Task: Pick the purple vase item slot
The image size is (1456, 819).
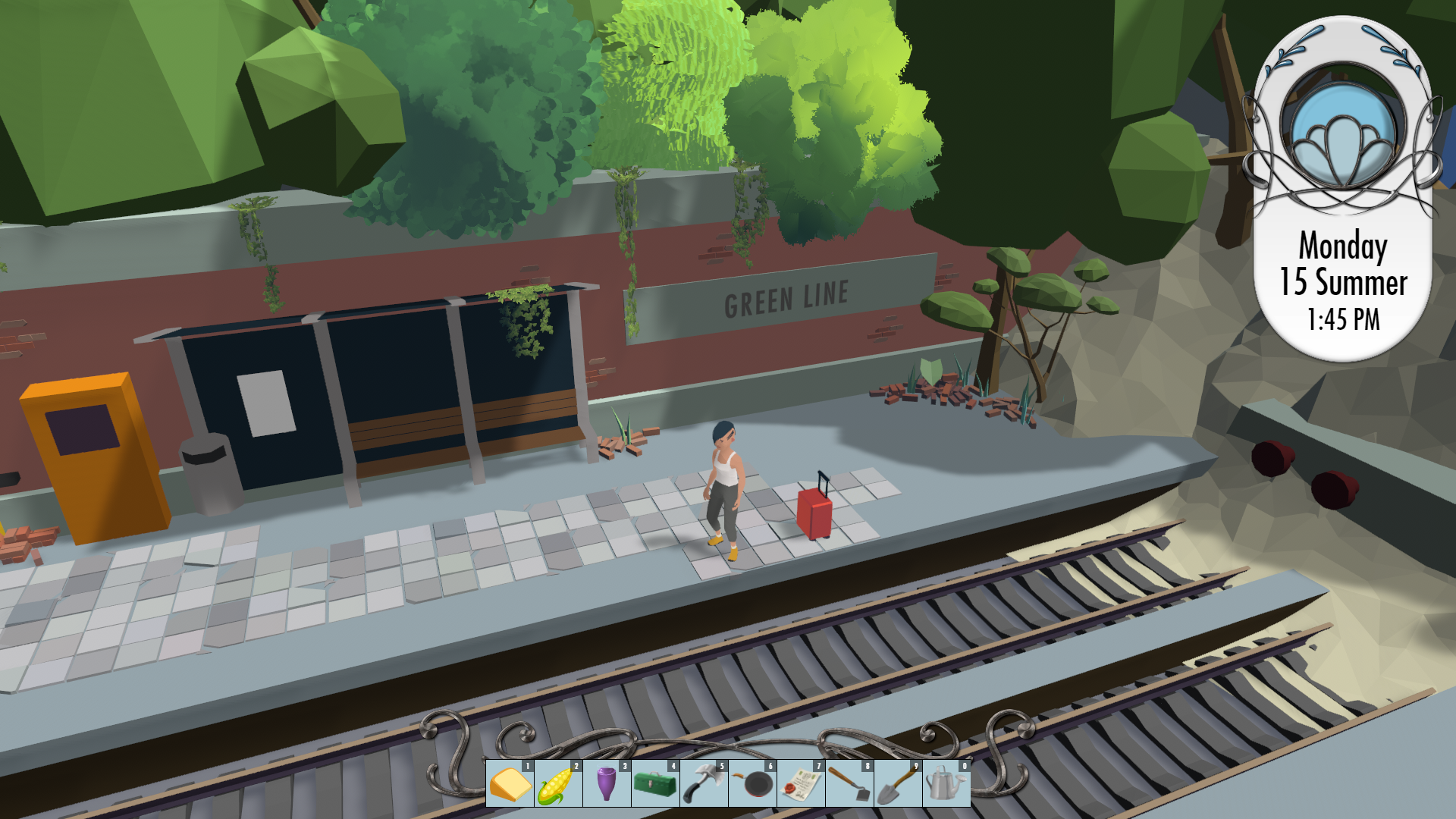Action: click(607, 783)
